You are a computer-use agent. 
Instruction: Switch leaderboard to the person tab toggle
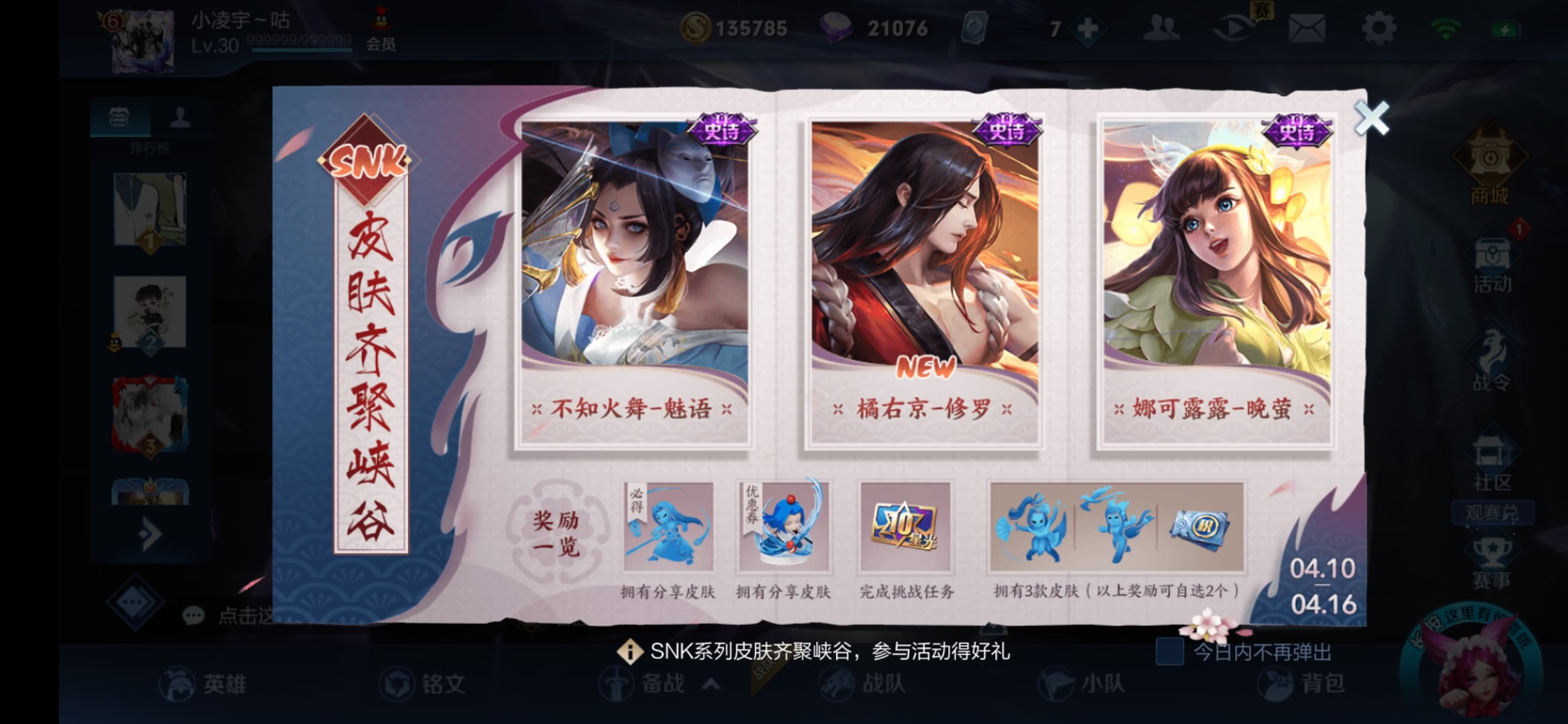pyautogui.click(x=181, y=115)
